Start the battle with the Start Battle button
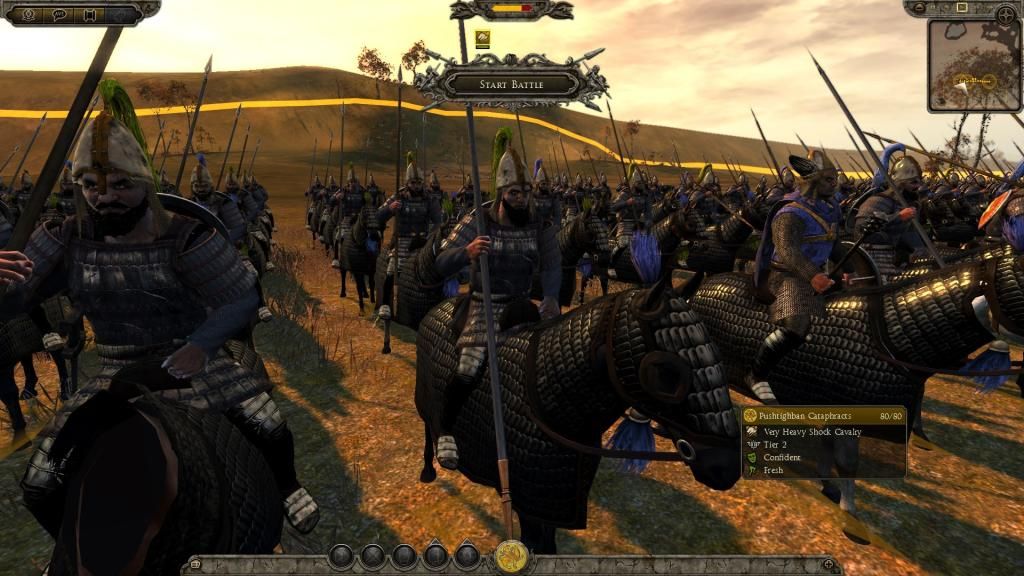Viewport: 1024px width, 576px height. coord(511,84)
